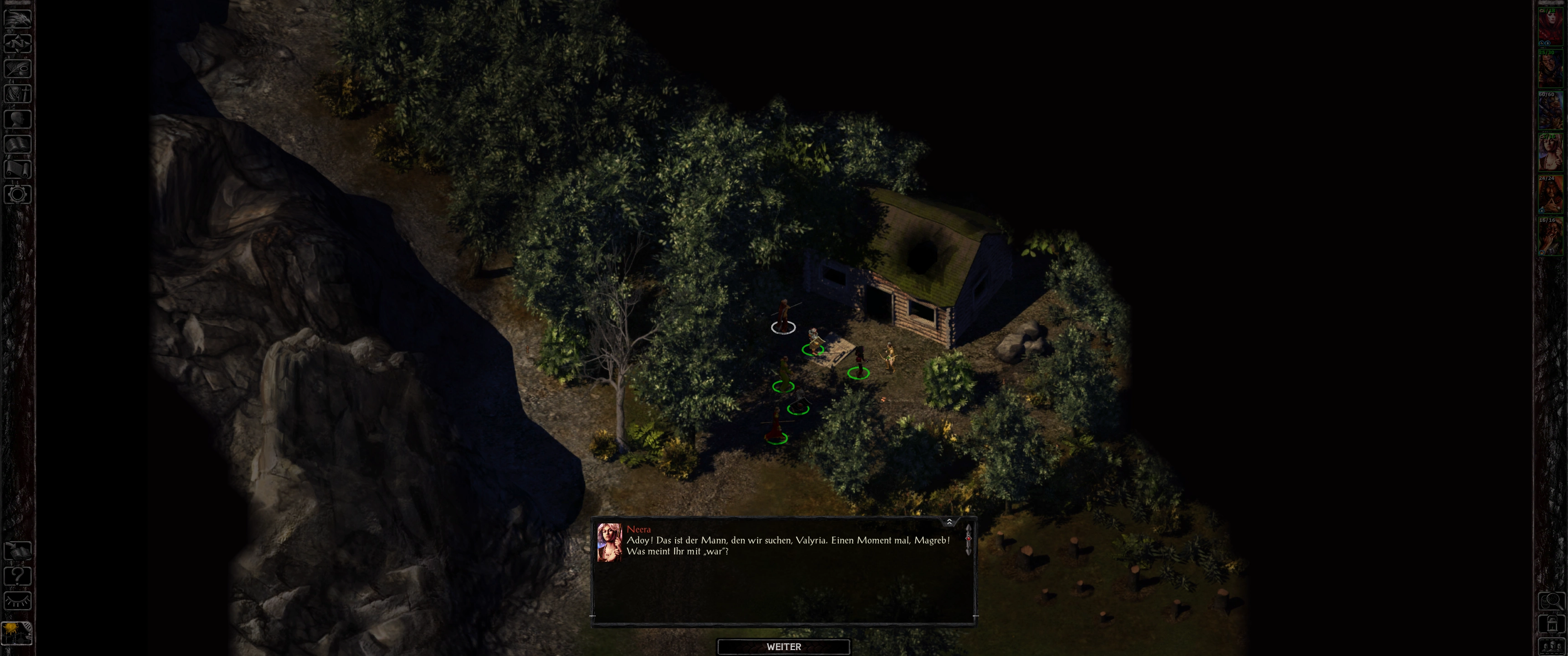The width and height of the screenshot is (1568, 656).
Task: Click the quick save book icon
Action: pyautogui.click(x=18, y=551)
